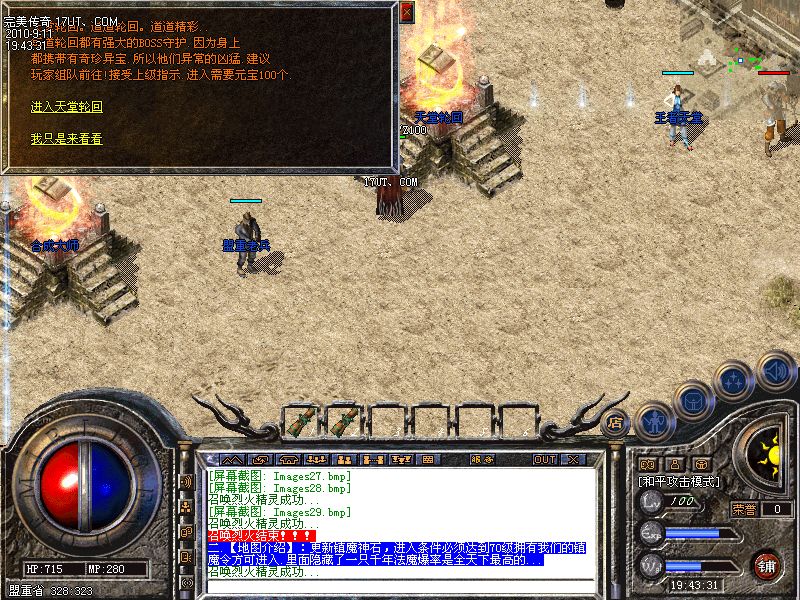The width and height of the screenshot is (800, 600).
Task: Switch the 和平攻击模式 attack mode label
Action: click(678, 481)
